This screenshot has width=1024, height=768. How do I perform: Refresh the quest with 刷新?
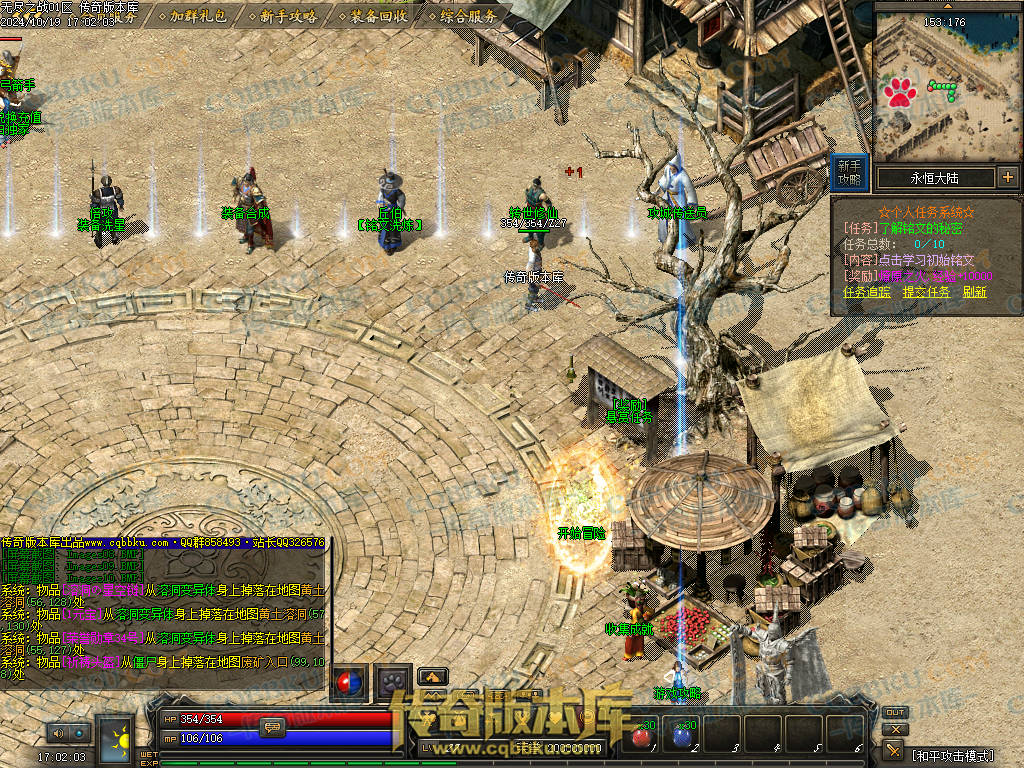point(974,292)
